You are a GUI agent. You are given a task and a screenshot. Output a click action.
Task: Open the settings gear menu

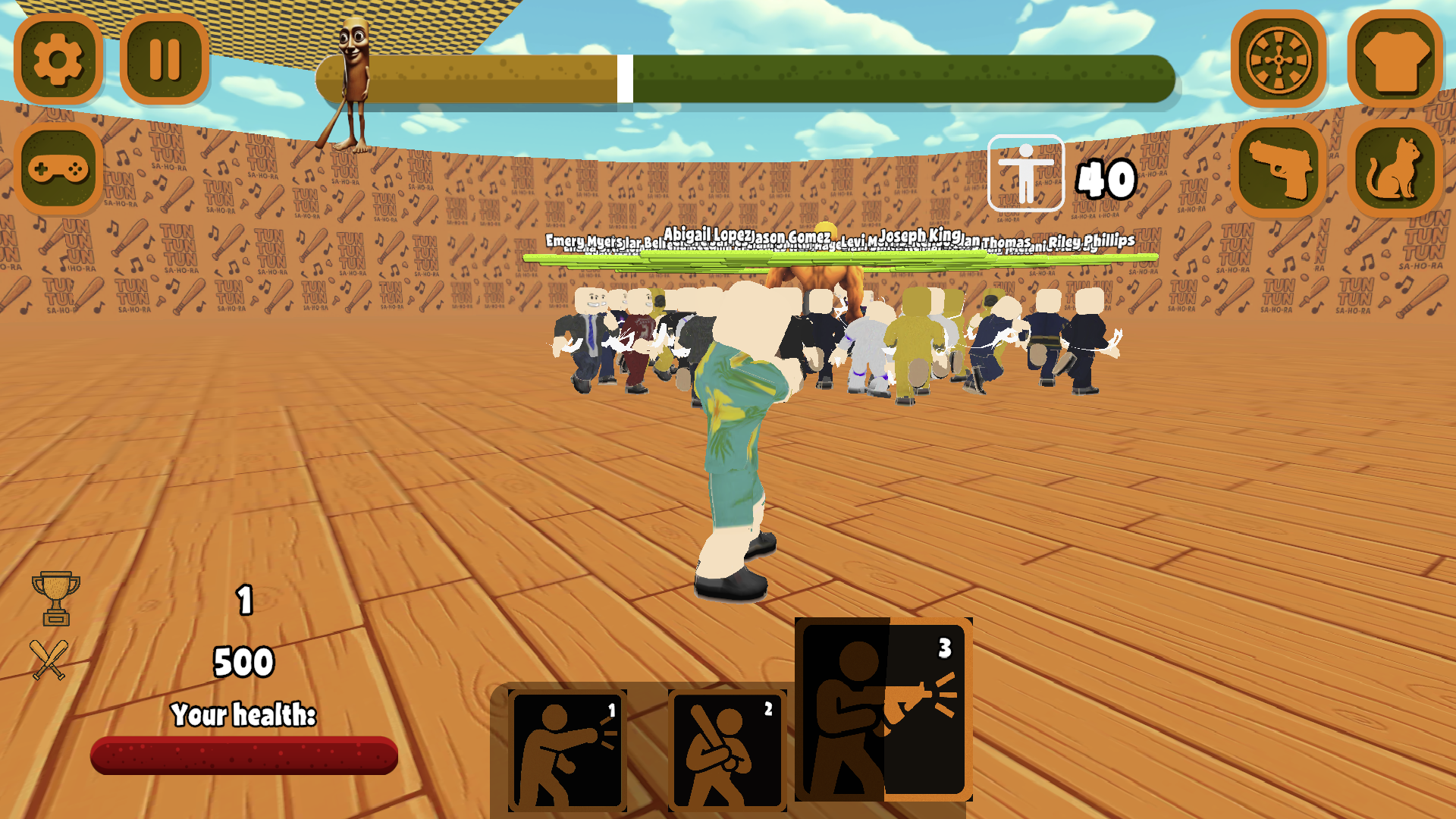pyautogui.click(x=57, y=61)
